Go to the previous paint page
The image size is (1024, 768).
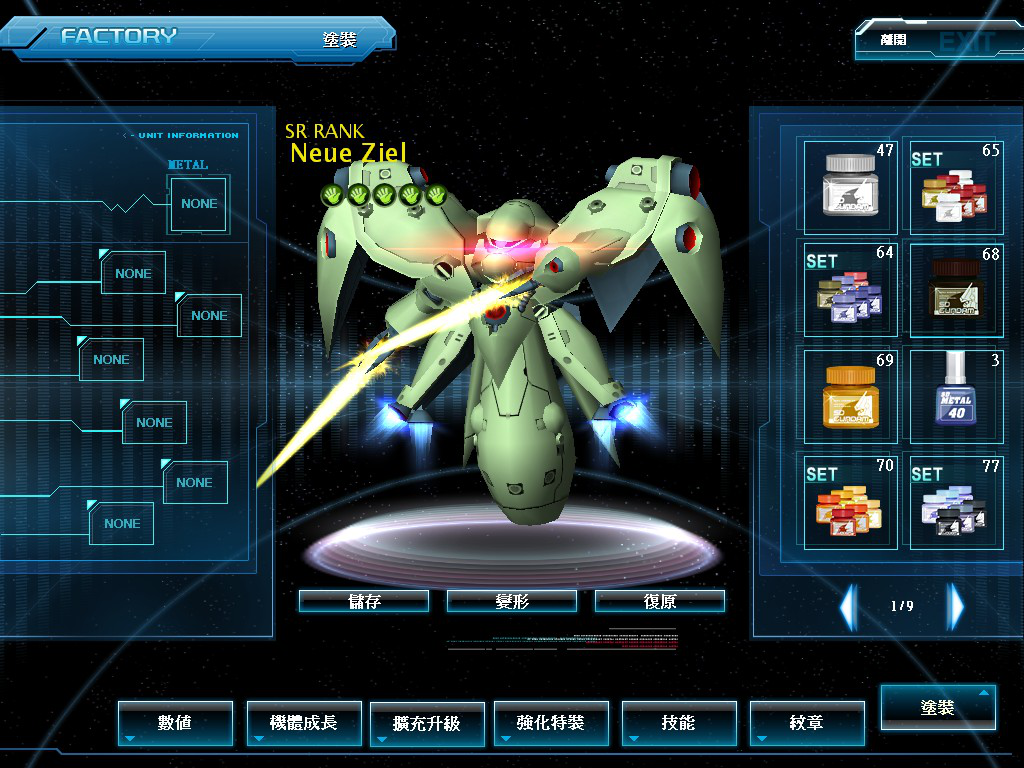point(848,606)
